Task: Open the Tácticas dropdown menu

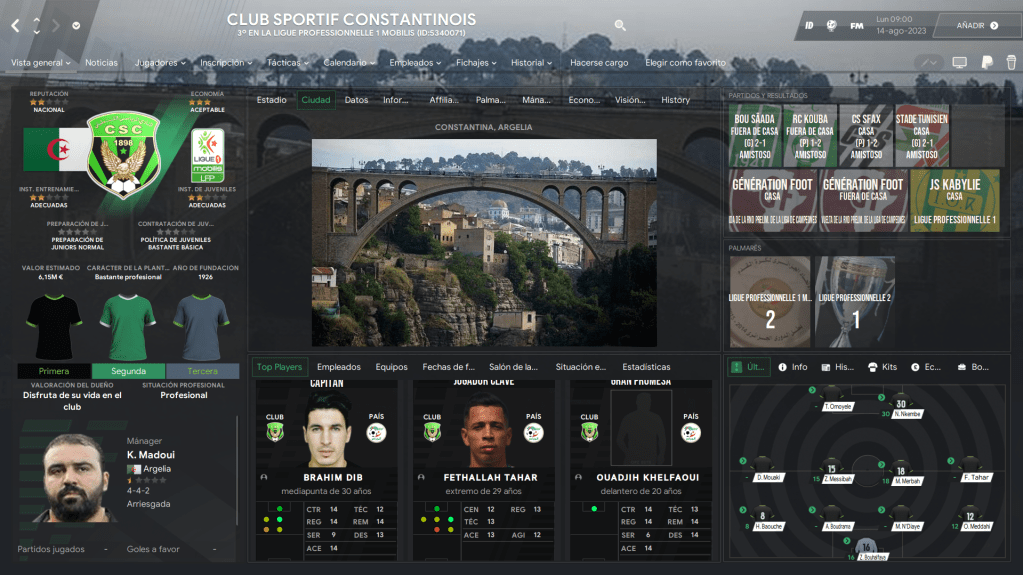Action: 288,63
